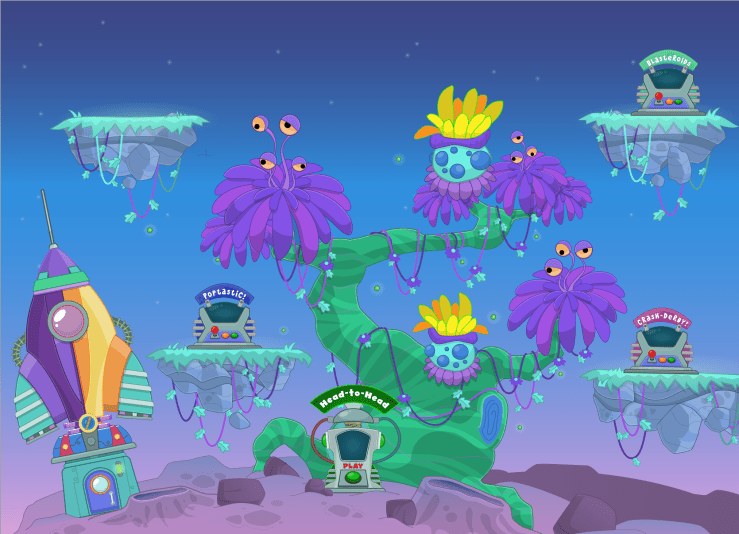
Task: Click the green Play button on Head-to-Head
Action: coord(352,476)
